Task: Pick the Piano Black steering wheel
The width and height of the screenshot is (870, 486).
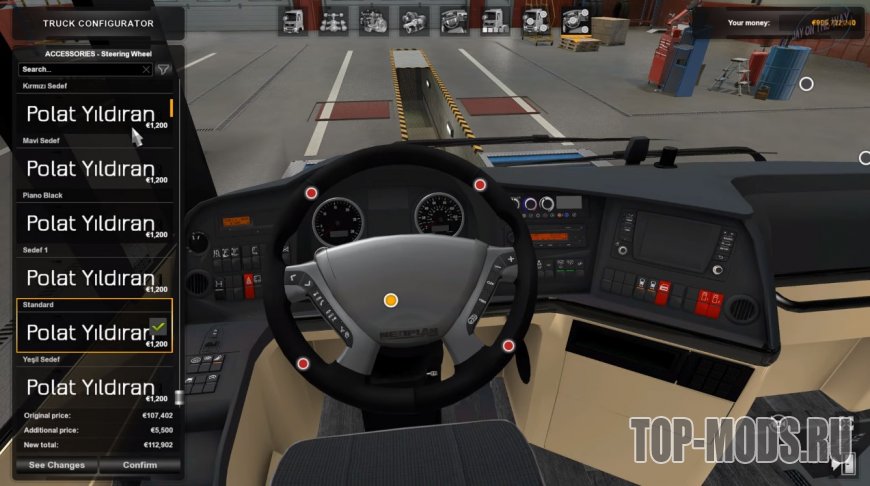Action: (94, 223)
